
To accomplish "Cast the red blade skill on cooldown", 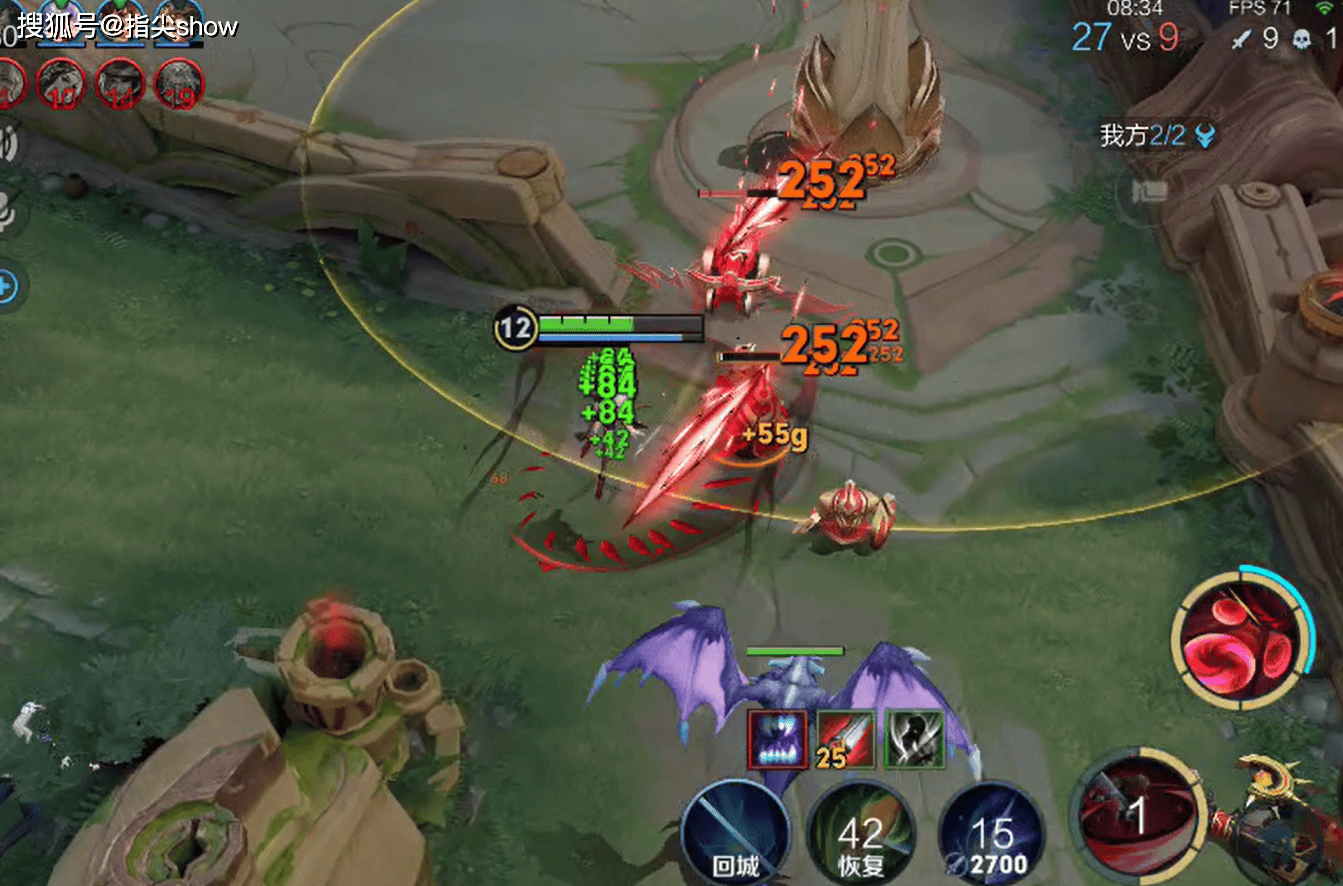I will click(x=1135, y=814).
